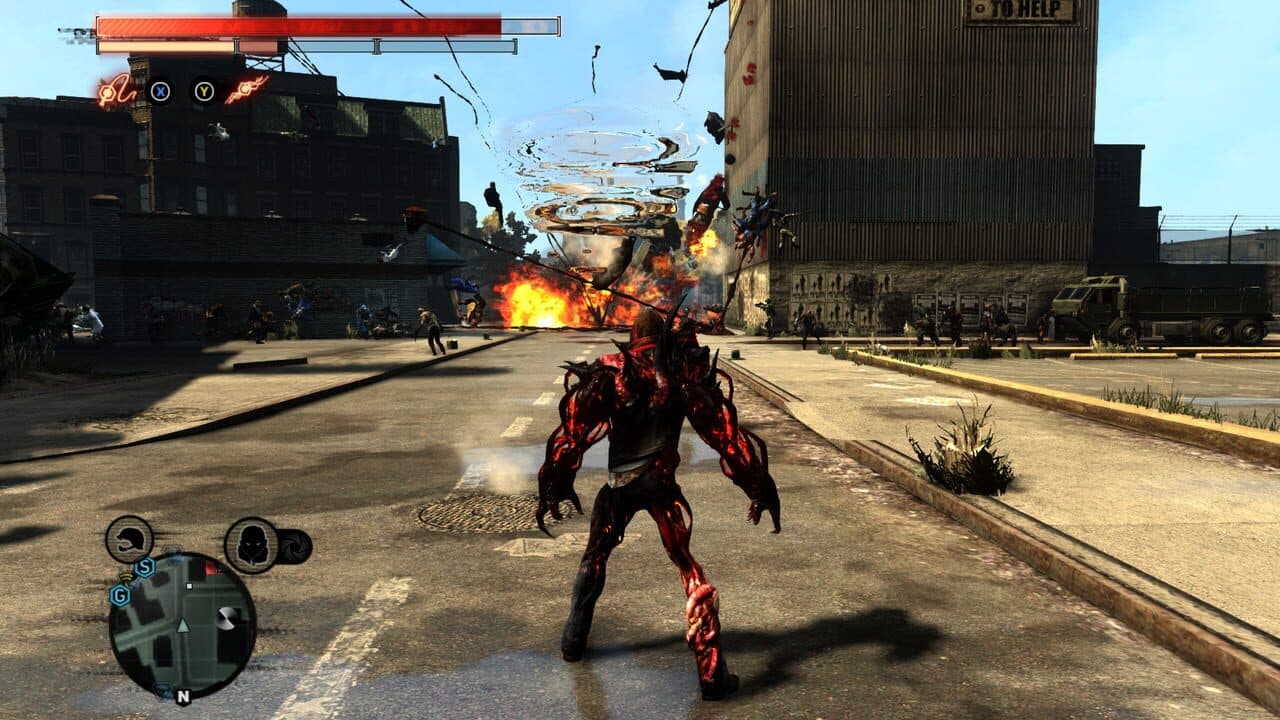Toggle the S objective marker on minimap
The height and width of the screenshot is (720, 1280).
(145, 568)
